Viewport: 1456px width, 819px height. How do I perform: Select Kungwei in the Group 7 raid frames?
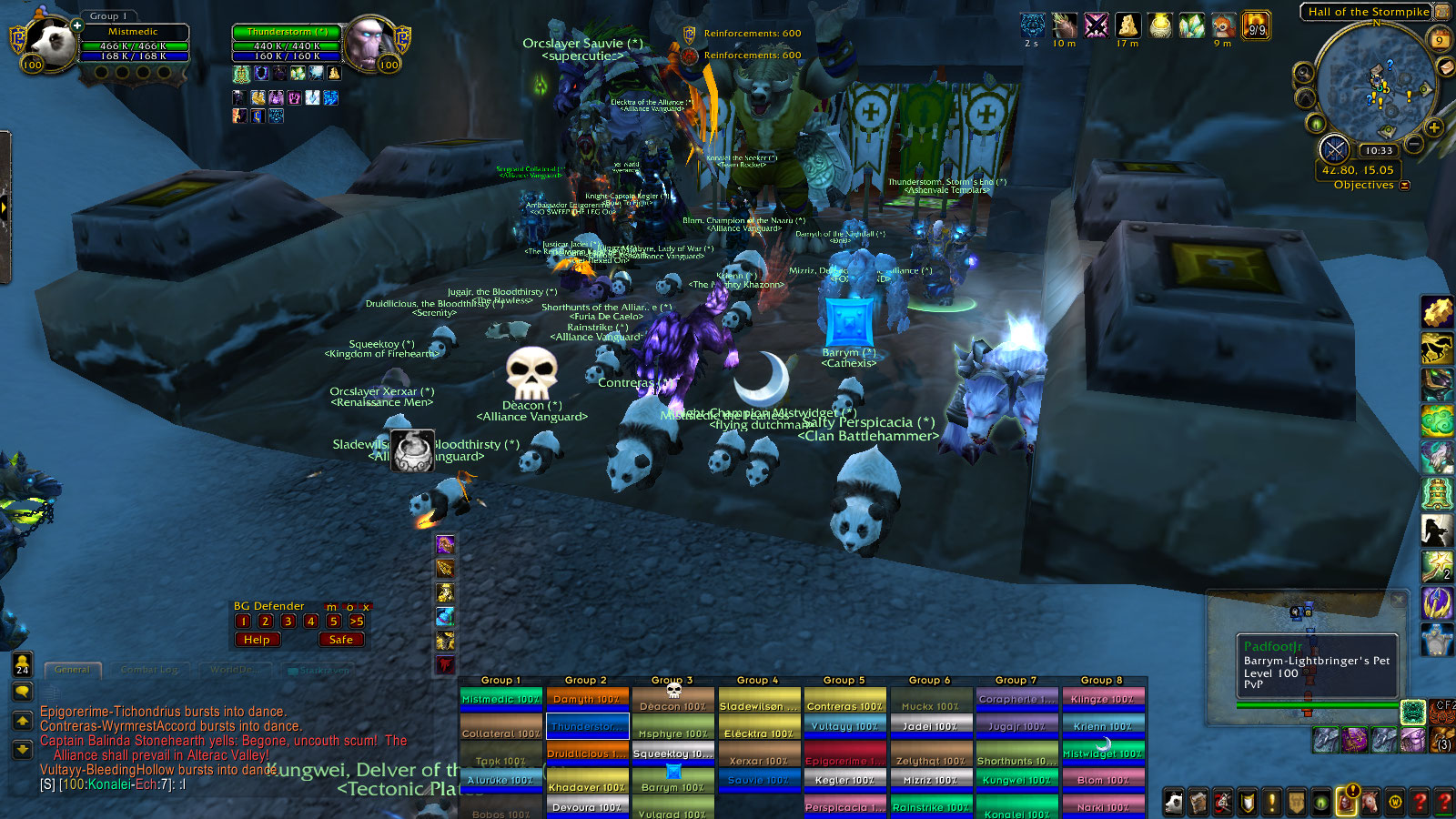[1016, 780]
